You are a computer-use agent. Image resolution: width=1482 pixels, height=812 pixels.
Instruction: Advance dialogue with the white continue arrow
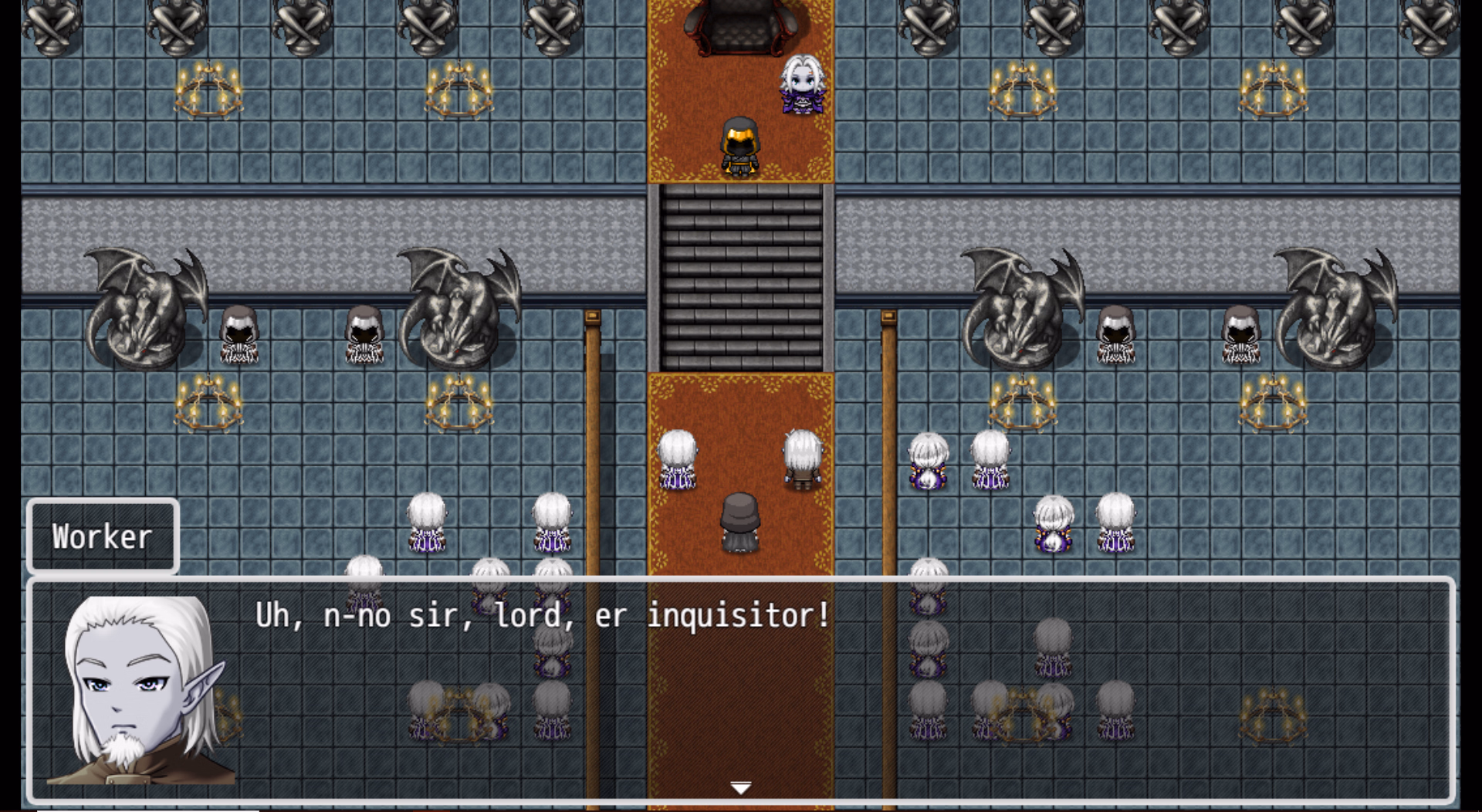coord(740,787)
